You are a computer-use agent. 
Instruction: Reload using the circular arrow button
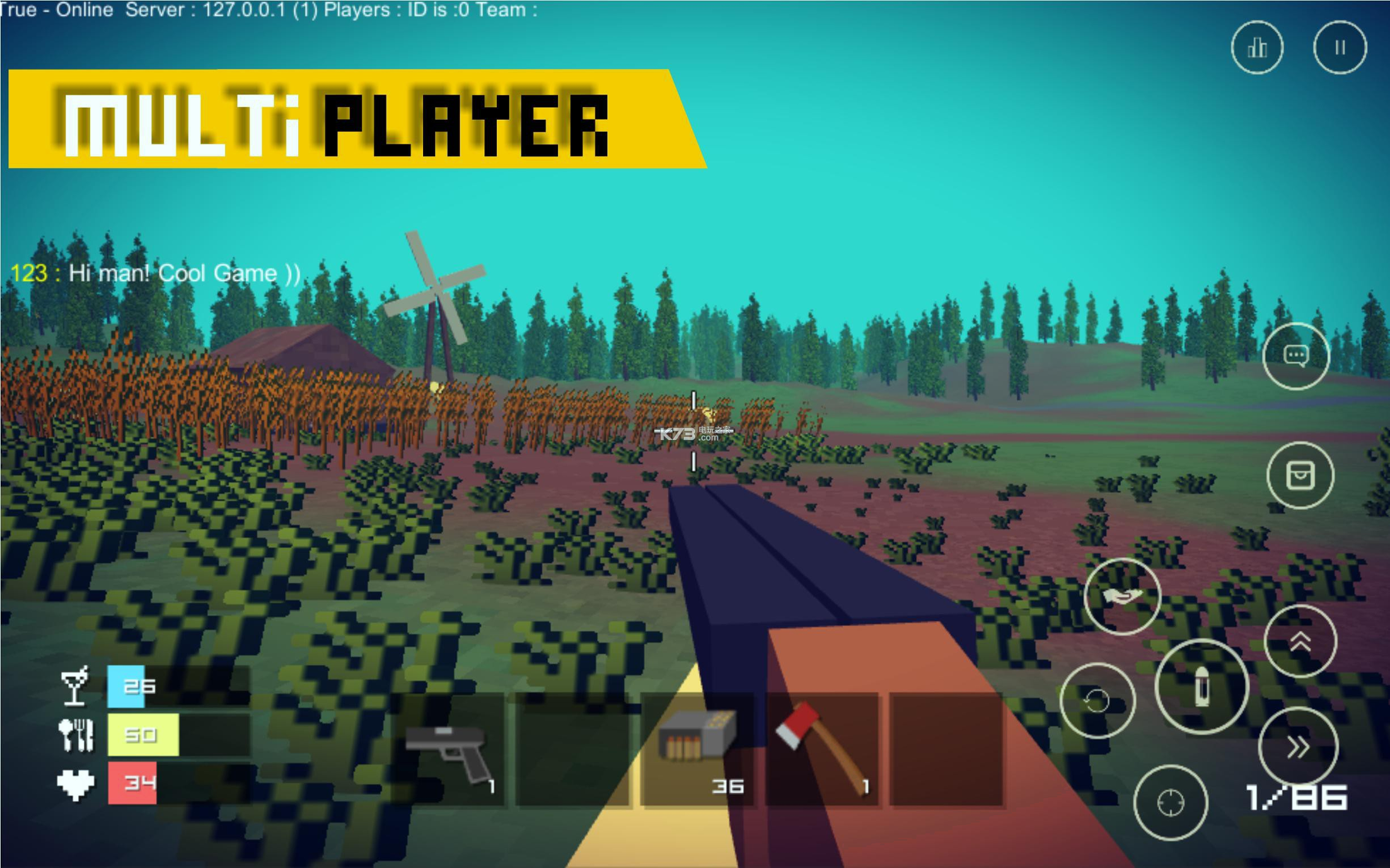(1098, 700)
